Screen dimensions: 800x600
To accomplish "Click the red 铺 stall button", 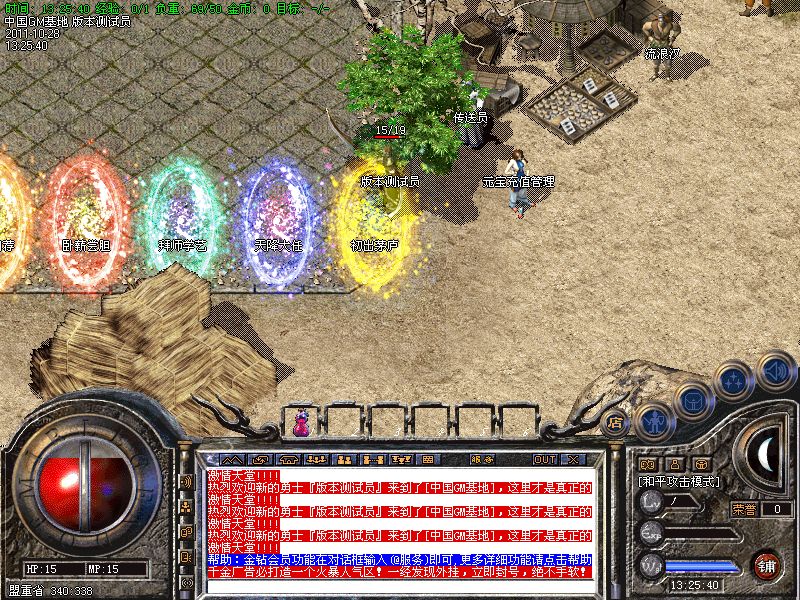I will pyautogui.click(x=766, y=564).
